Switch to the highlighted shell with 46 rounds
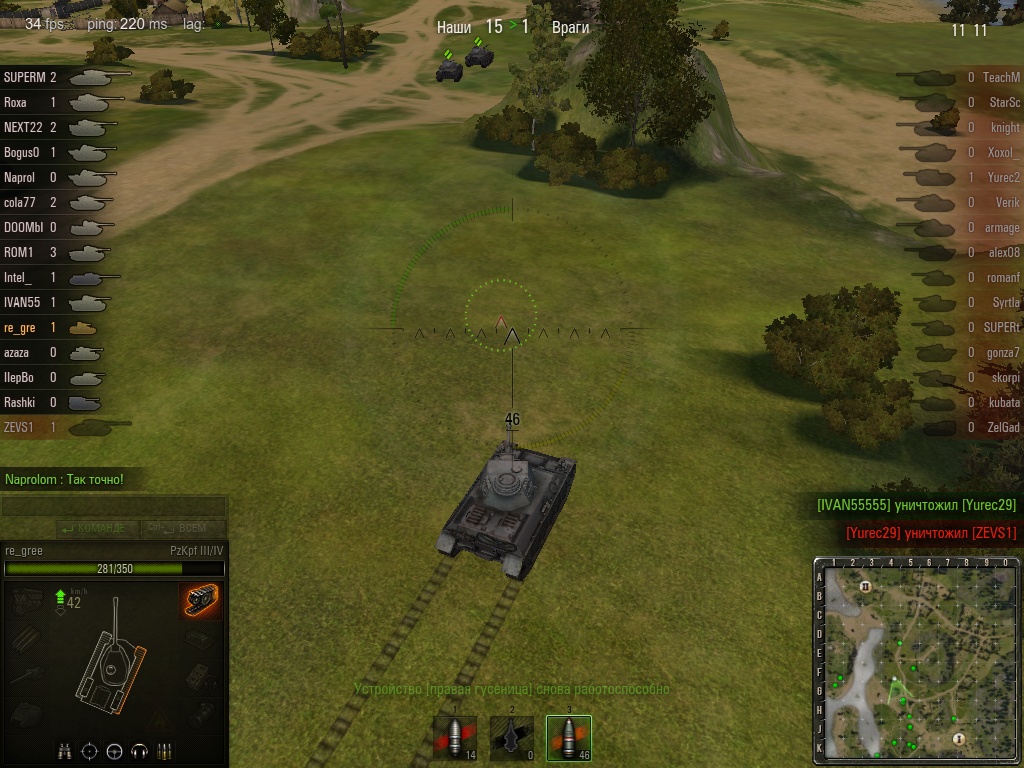The image size is (1024, 768). click(568, 738)
